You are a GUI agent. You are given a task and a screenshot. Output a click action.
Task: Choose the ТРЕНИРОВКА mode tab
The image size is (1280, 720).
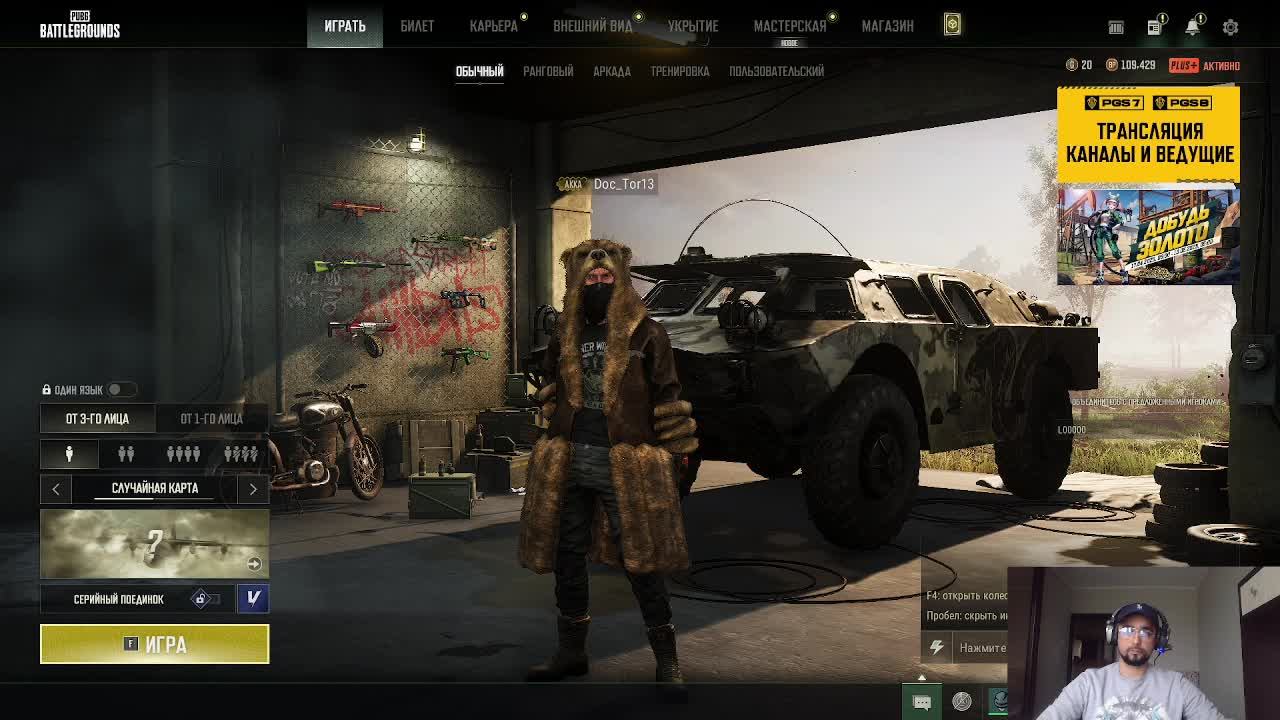pyautogui.click(x=680, y=71)
